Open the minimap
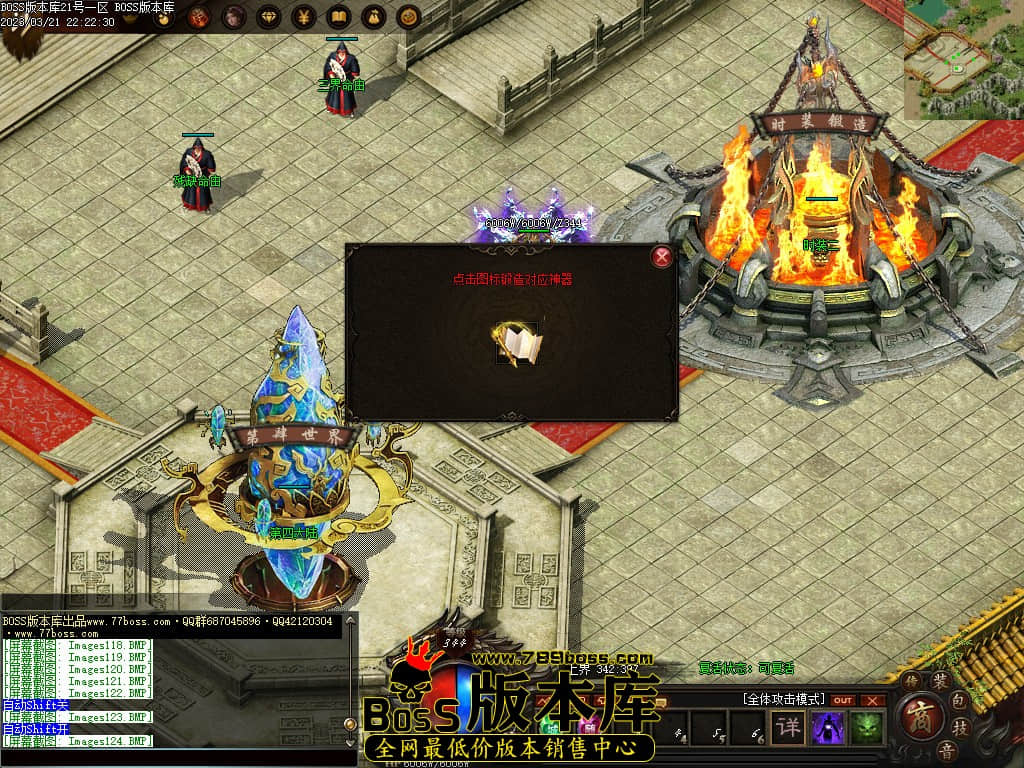Viewport: 1024px width, 768px height. click(x=964, y=58)
